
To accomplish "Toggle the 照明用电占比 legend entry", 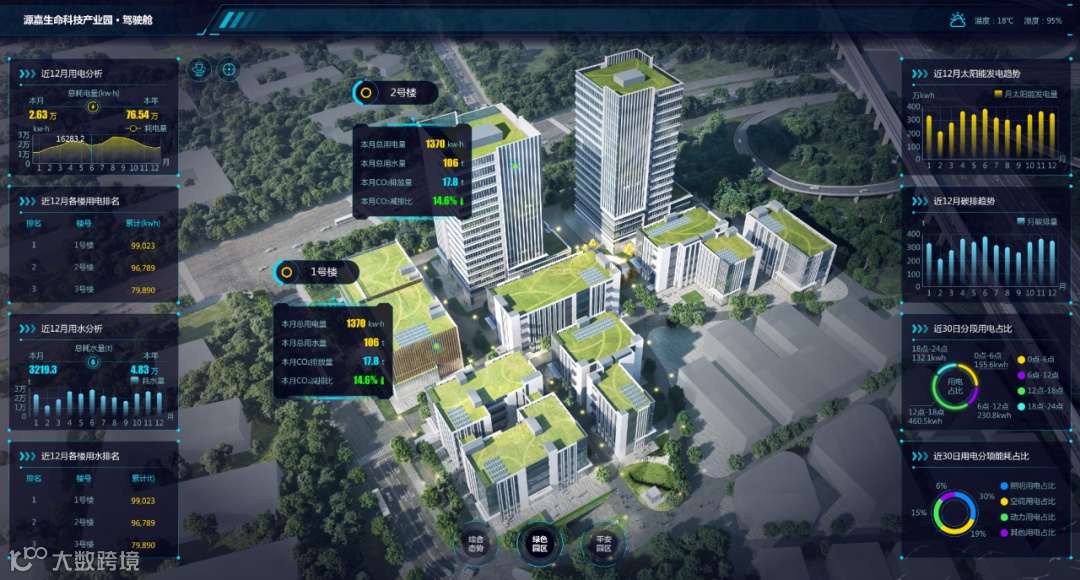I will [x=1032, y=485].
